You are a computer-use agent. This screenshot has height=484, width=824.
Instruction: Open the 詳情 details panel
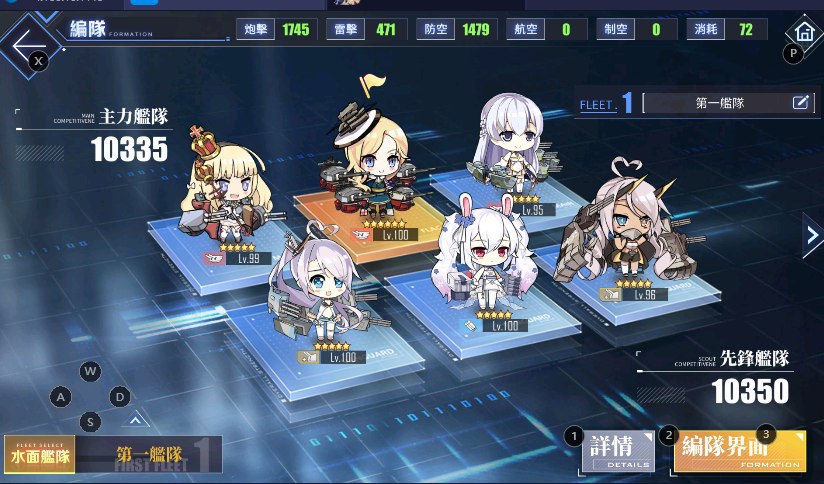click(x=618, y=452)
